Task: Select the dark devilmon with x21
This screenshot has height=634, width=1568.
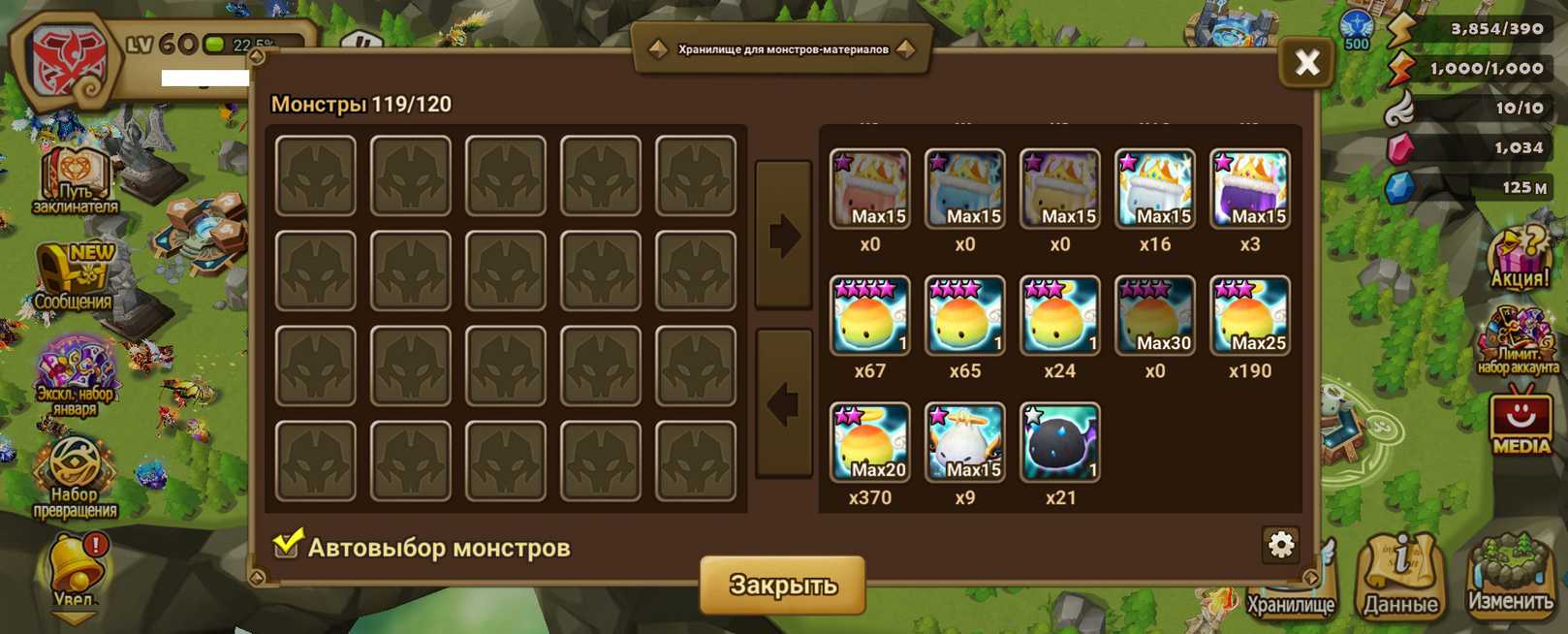Action: tap(1059, 442)
